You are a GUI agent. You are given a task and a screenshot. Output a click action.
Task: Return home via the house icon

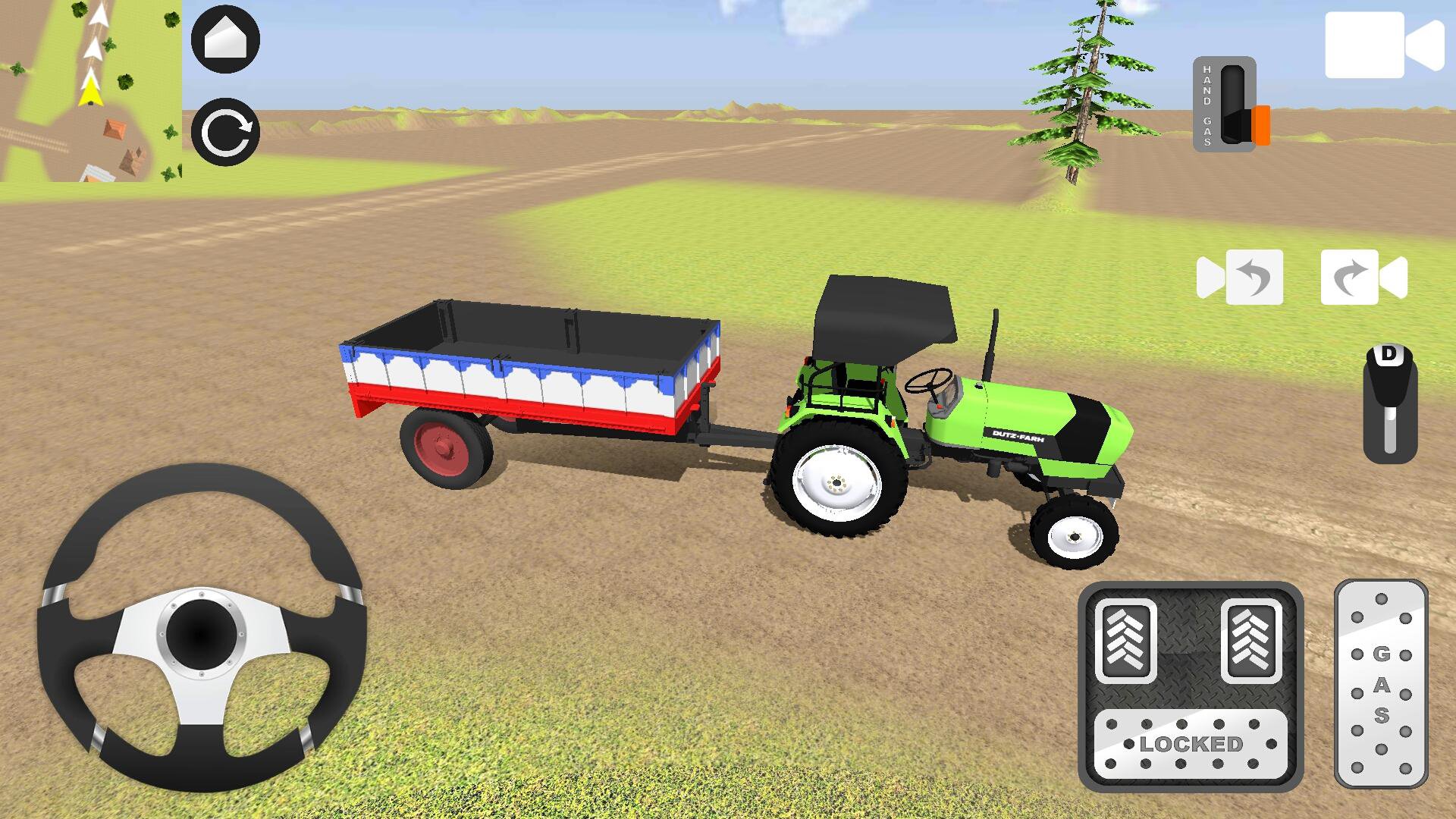(x=225, y=39)
